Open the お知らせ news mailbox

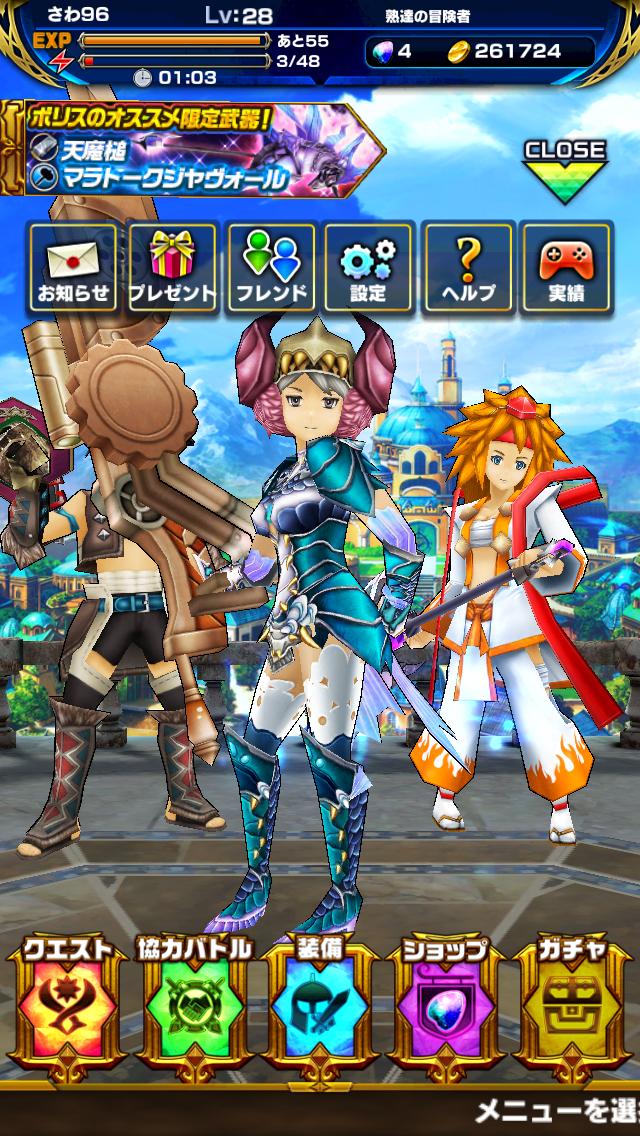pyautogui.click(x=74, y=267)
